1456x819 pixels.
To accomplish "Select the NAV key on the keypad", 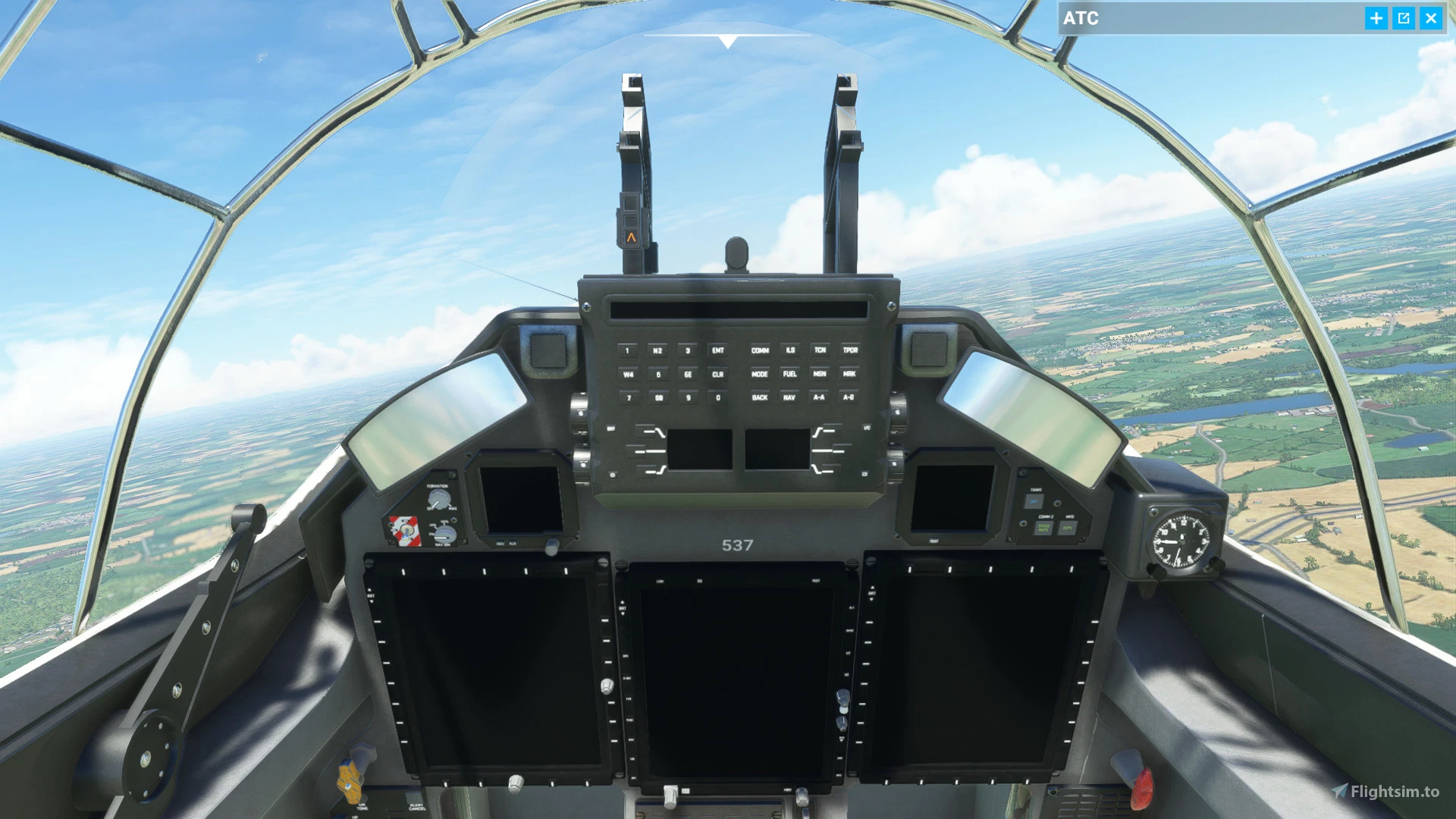I will pyautogui.click(x=790, y=397).
